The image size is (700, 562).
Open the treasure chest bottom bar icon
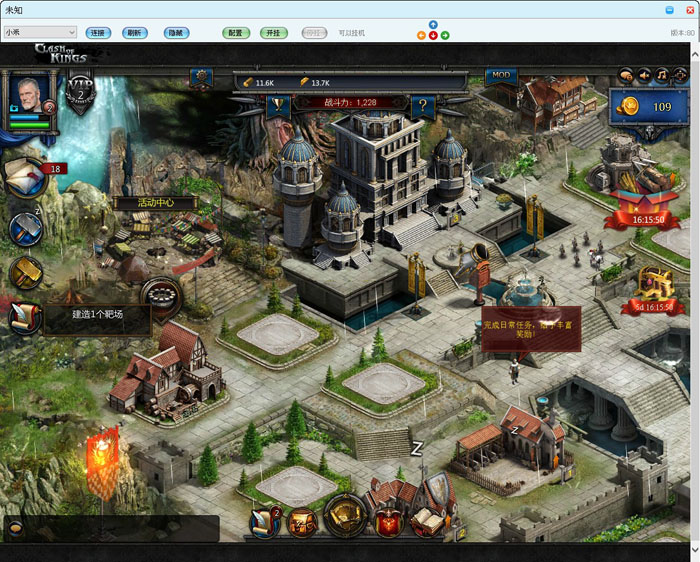(345, 517)
